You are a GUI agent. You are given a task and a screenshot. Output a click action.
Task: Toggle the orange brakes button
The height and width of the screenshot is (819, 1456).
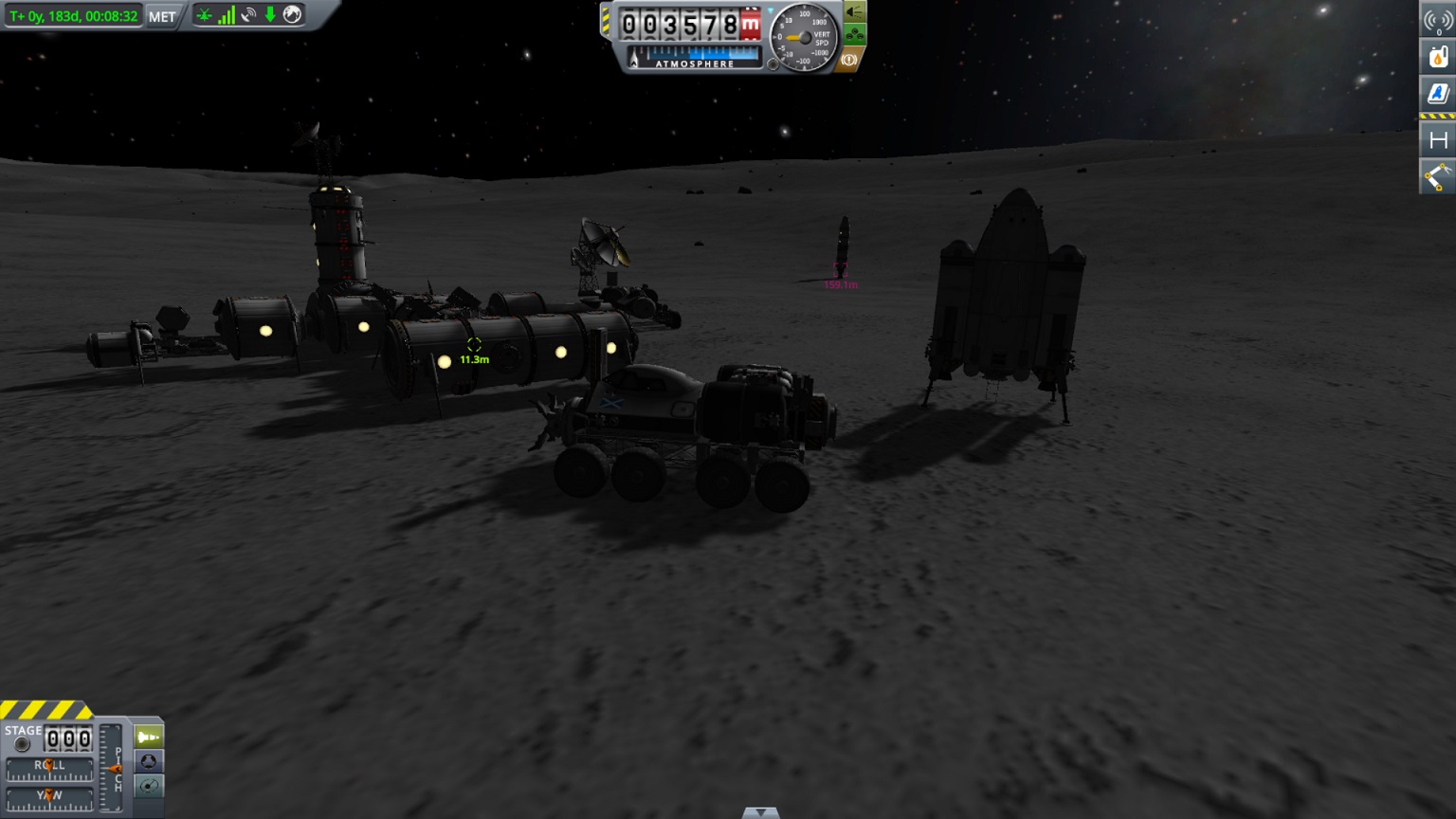coord(849,60)
